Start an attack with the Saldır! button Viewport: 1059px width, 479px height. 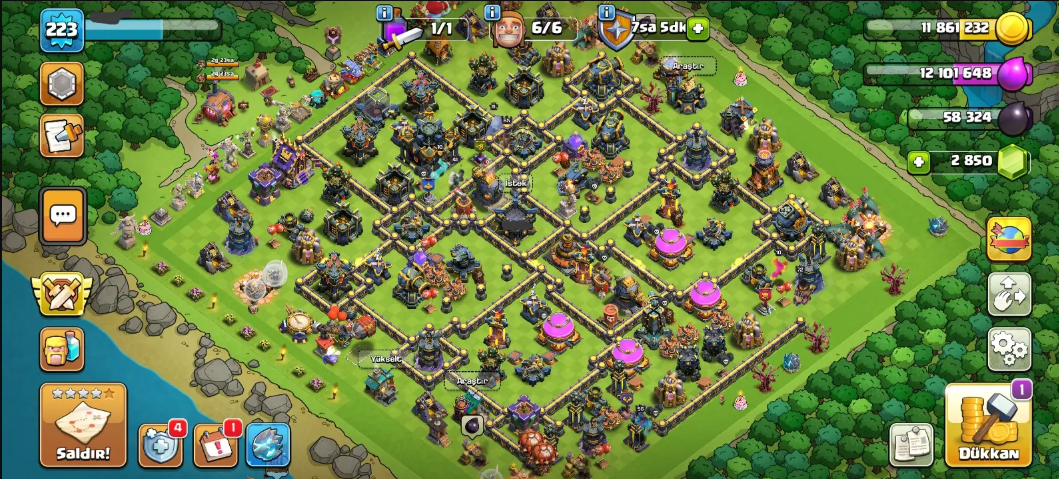(83, 425)
